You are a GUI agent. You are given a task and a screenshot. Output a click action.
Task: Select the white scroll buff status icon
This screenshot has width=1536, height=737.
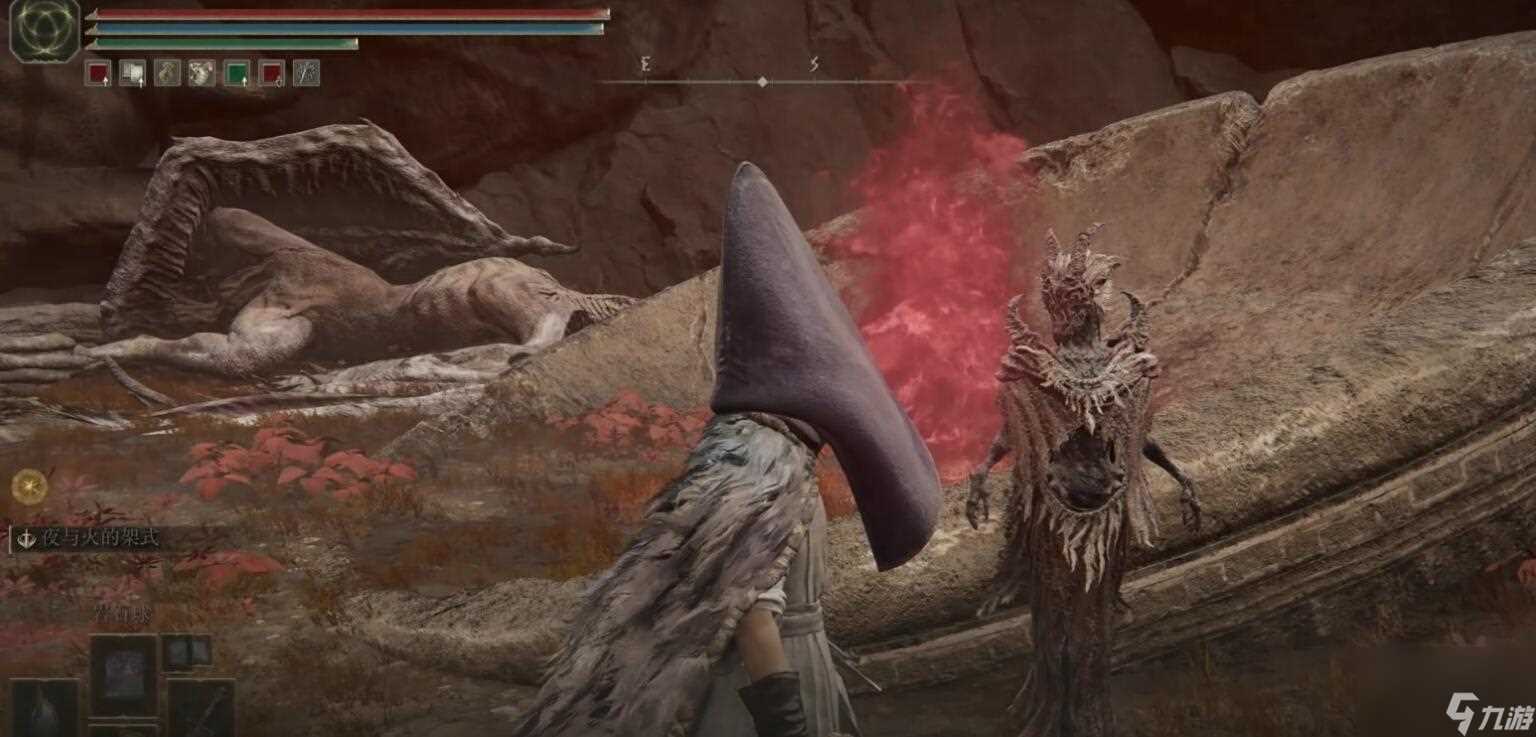click(x=132, y=73)
